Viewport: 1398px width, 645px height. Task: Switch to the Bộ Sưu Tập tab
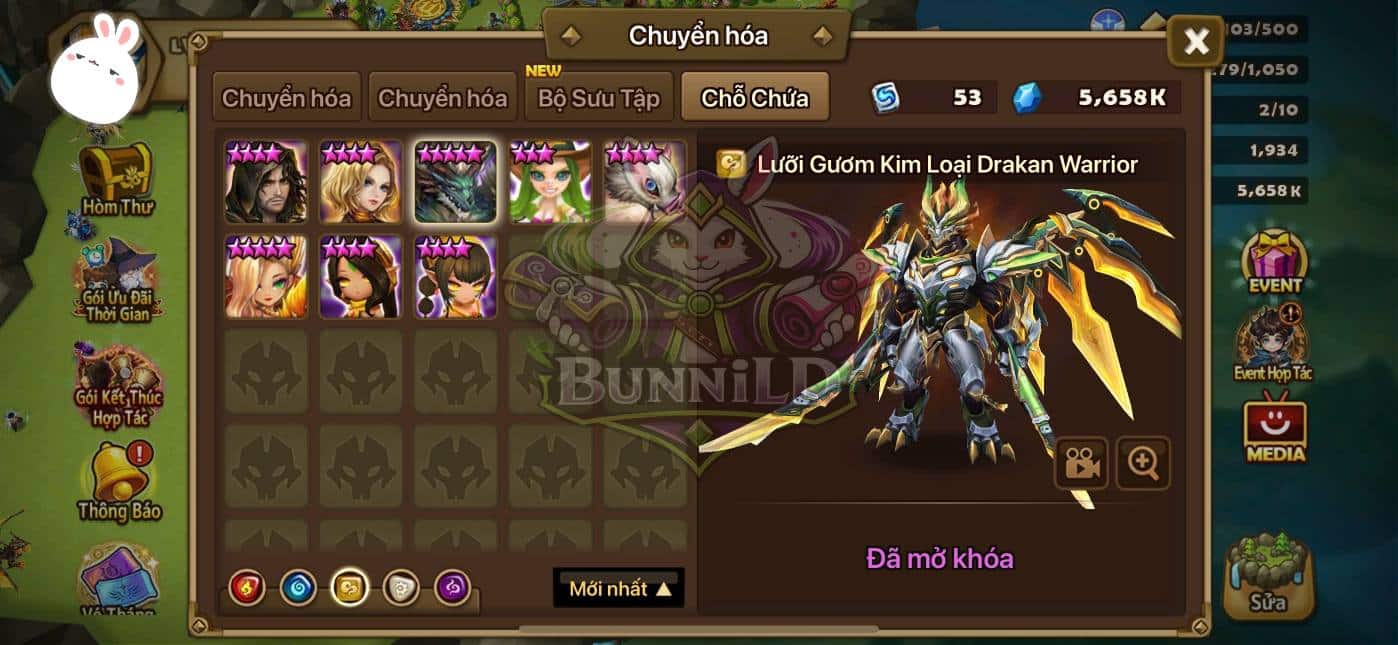[599, 99]
